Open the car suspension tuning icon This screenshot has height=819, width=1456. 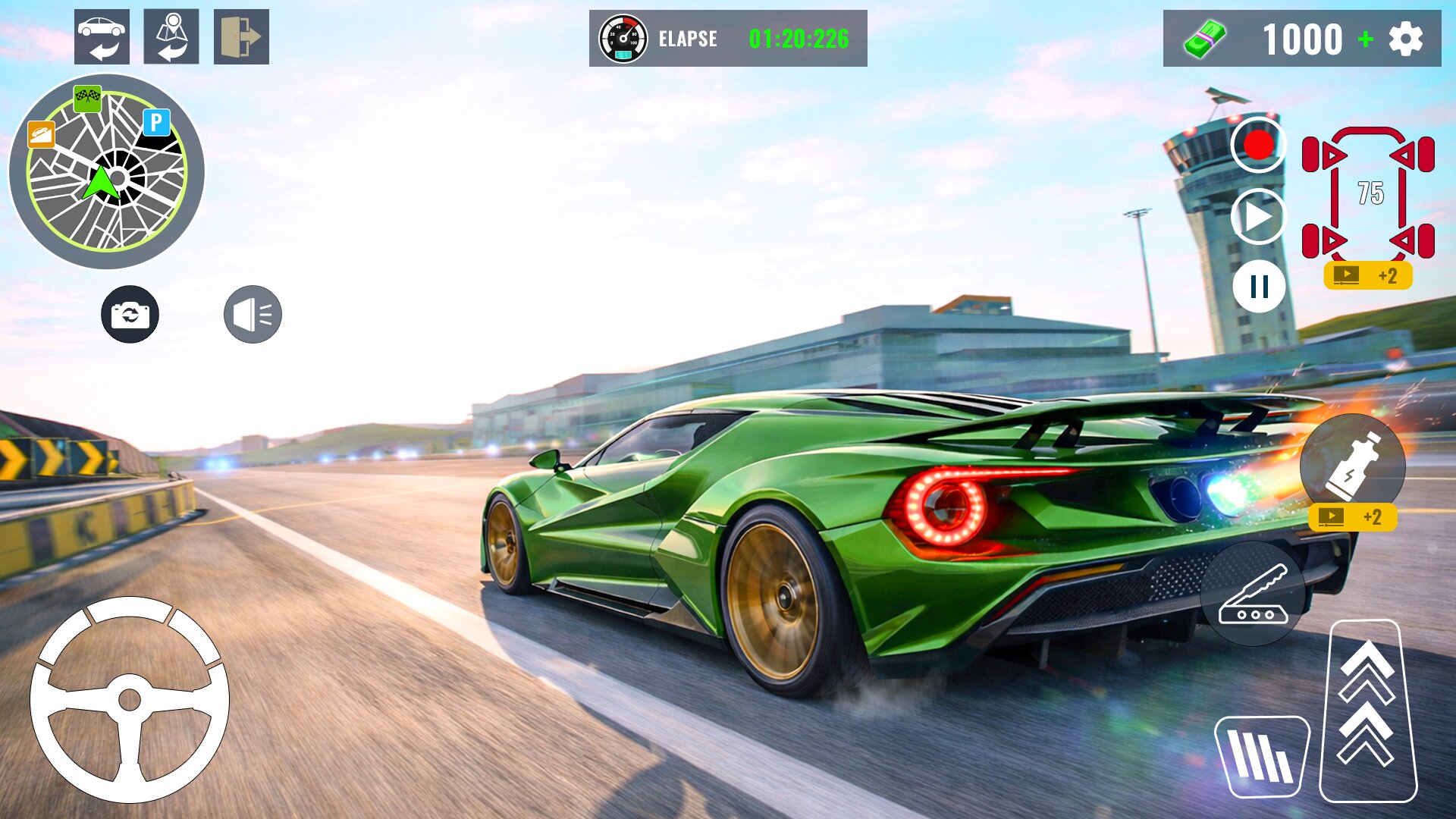click(1368, 193)
